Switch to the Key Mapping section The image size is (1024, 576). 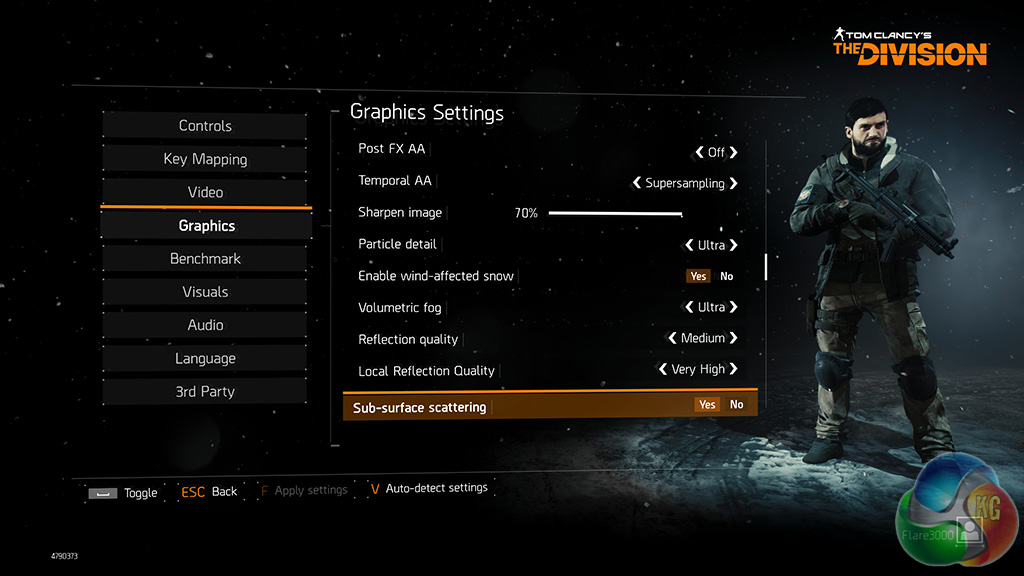click(x=205, y=159)
